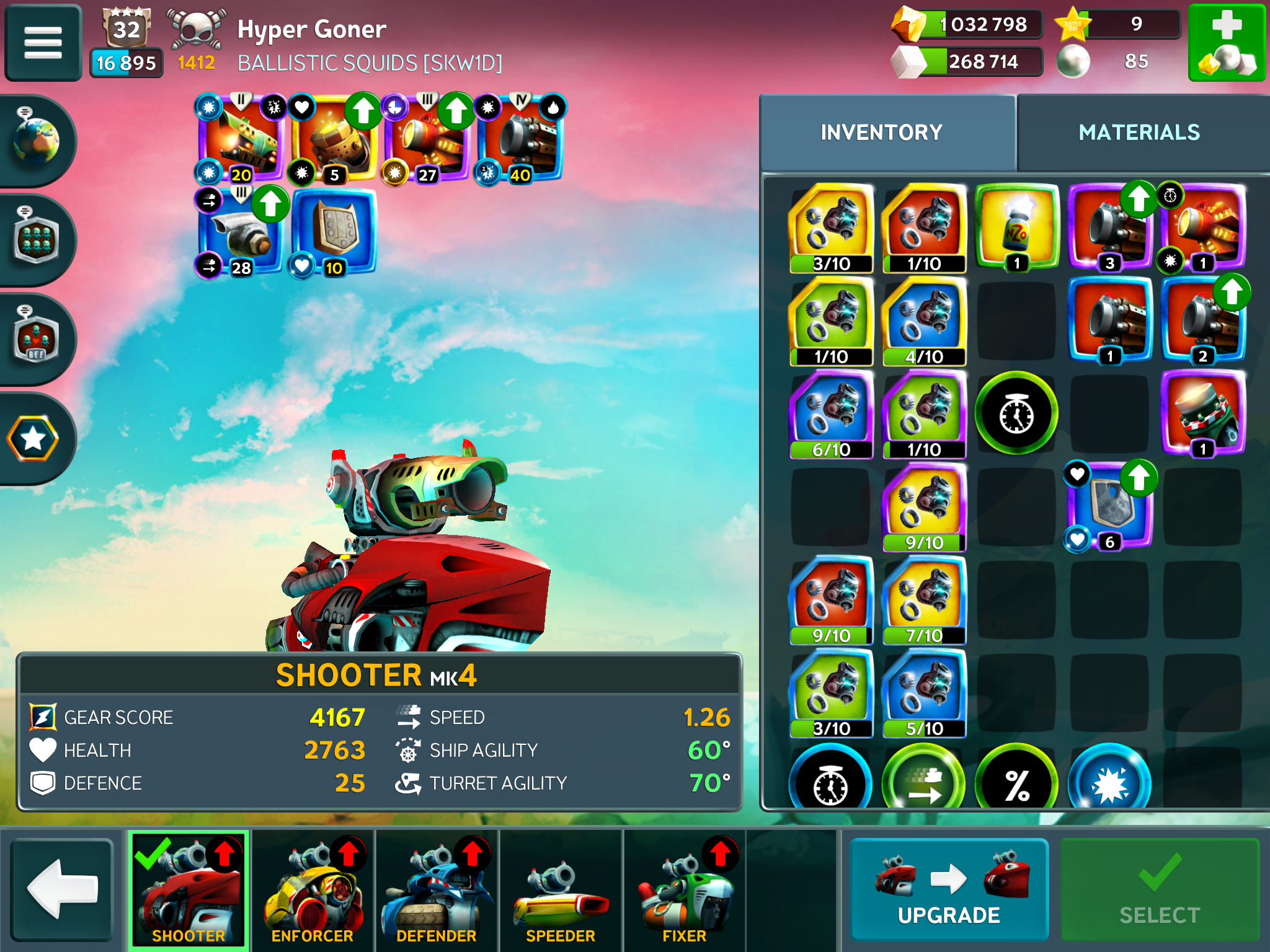Image resolution: width=1270 pixels, height=952 pixels.
Task: Confirm ship with the Select button
Action: (1159, 889)
